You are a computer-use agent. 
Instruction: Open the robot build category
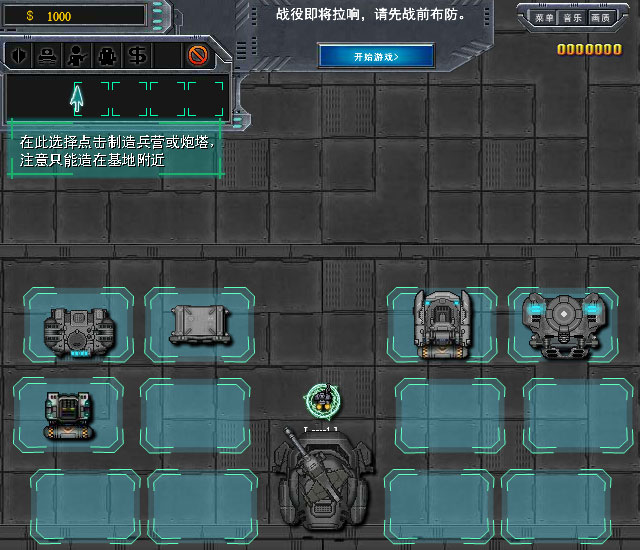pyautogui.click(x=107, y=55)
